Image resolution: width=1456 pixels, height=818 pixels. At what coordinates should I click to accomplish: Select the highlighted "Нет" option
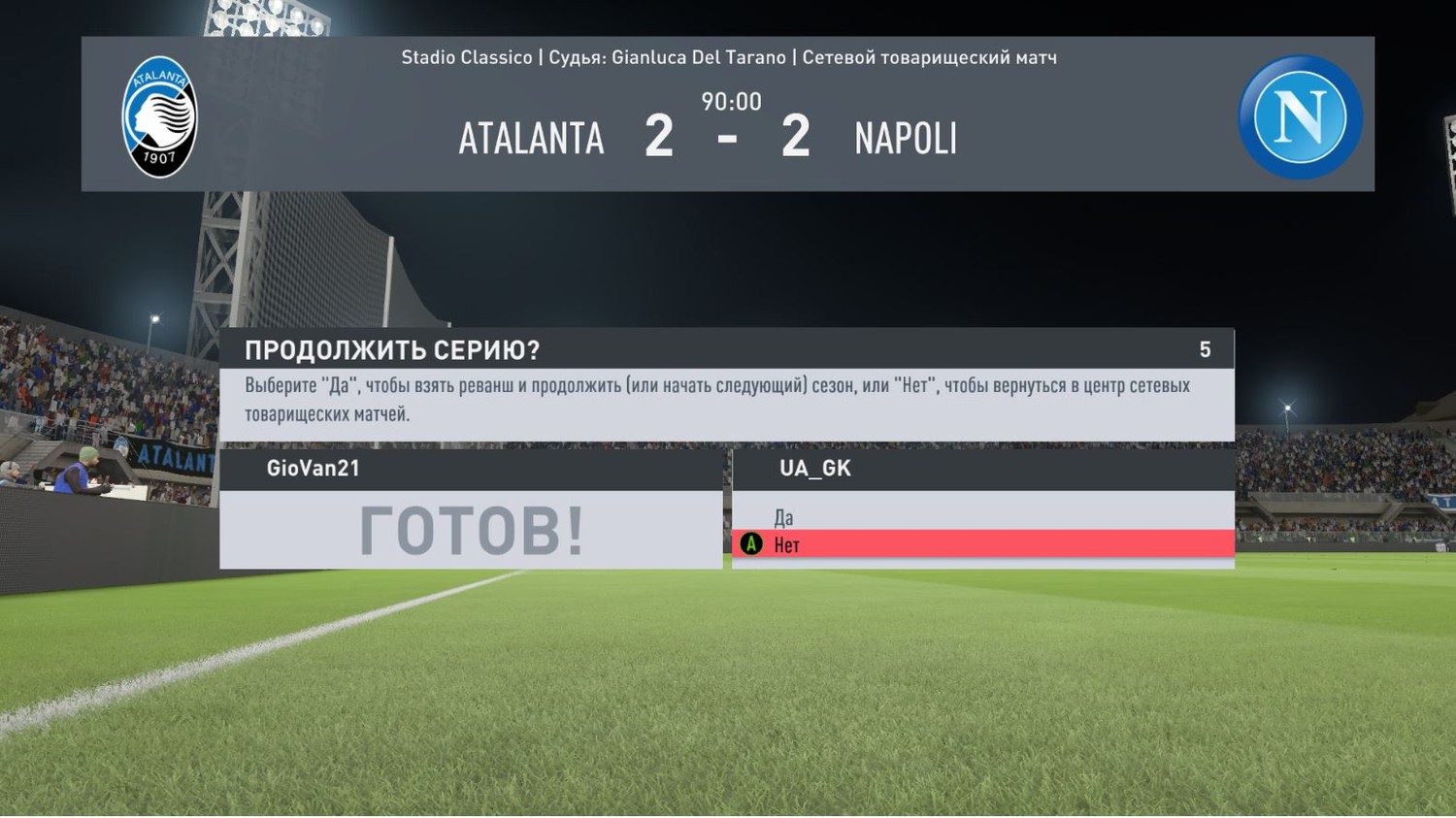(x=787, y=544)
